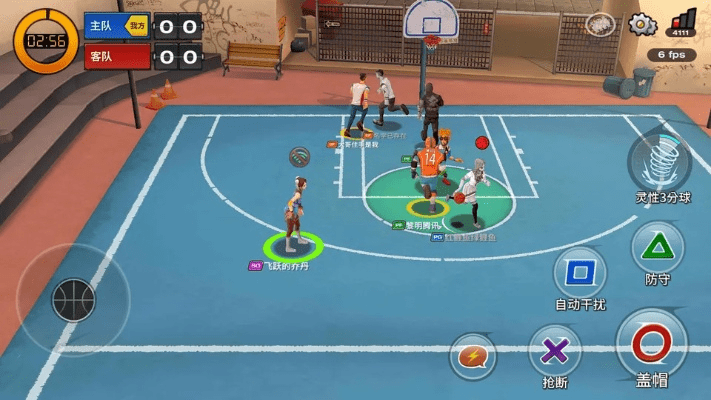Tap the 防守 defense button
This screenshot has width=711, height=400.
coord(658,247)
